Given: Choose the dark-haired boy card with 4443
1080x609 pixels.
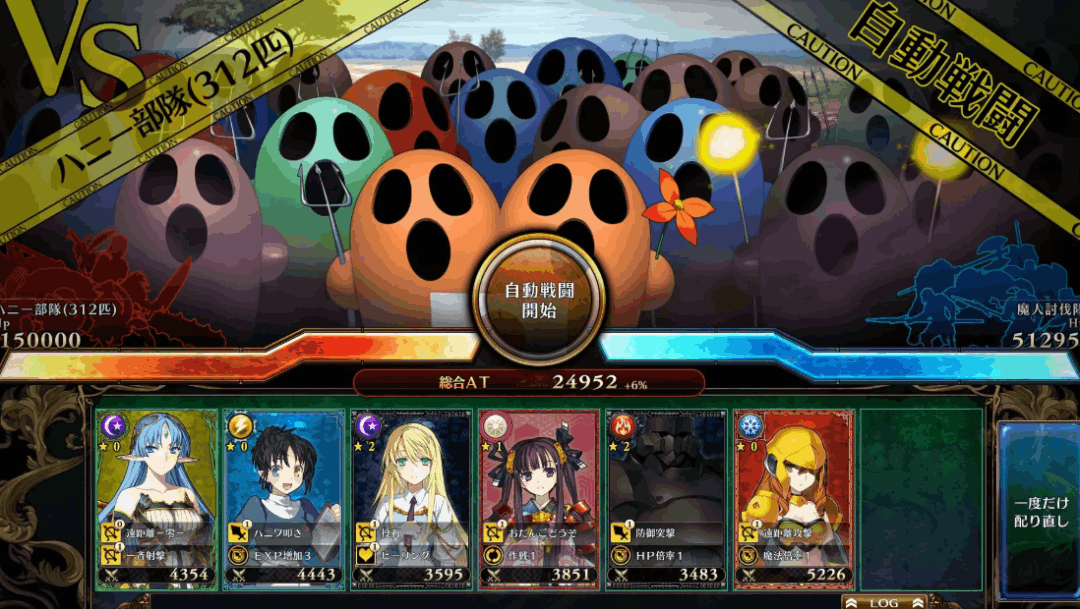Looking at the screenshot, I should click(284, 497).
